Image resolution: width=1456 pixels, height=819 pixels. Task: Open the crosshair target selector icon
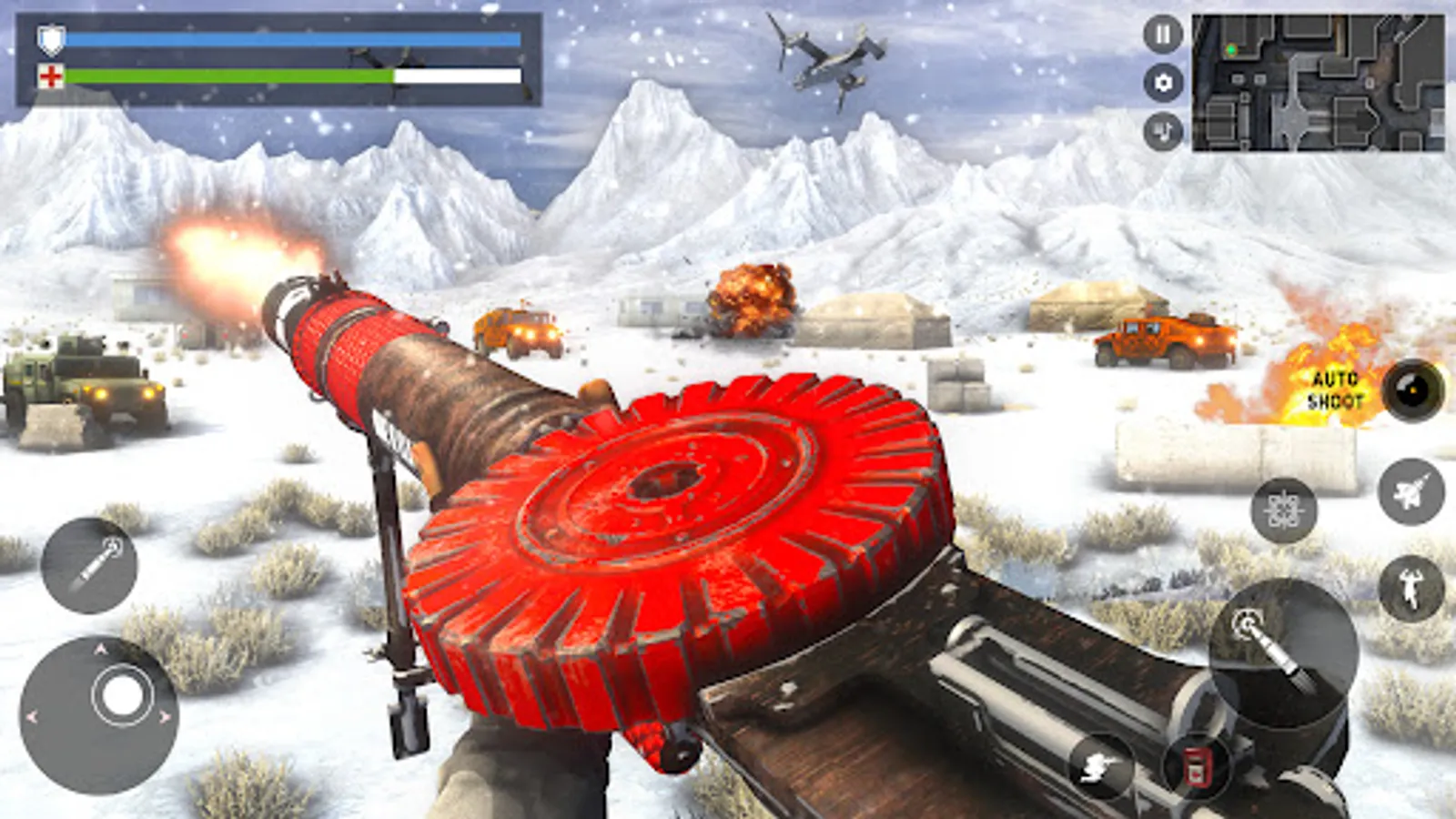coord(1283,511)
